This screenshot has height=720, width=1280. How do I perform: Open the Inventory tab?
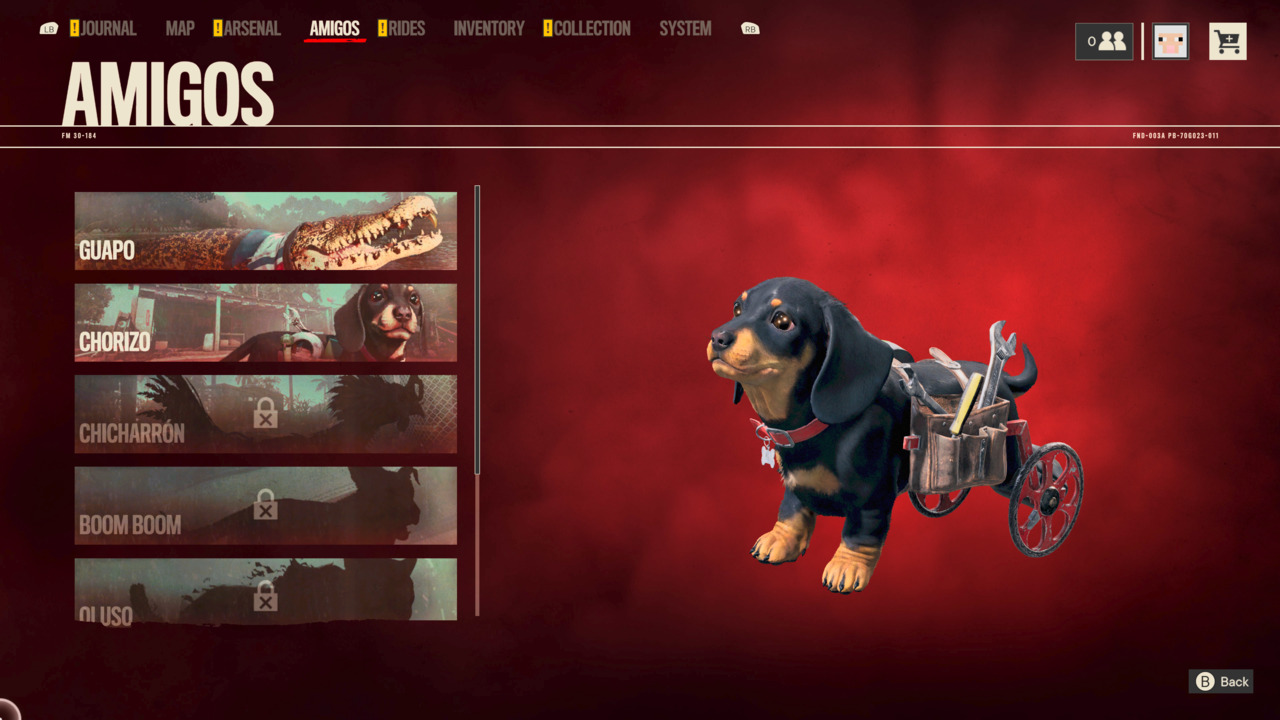click(x=488, y=29)
